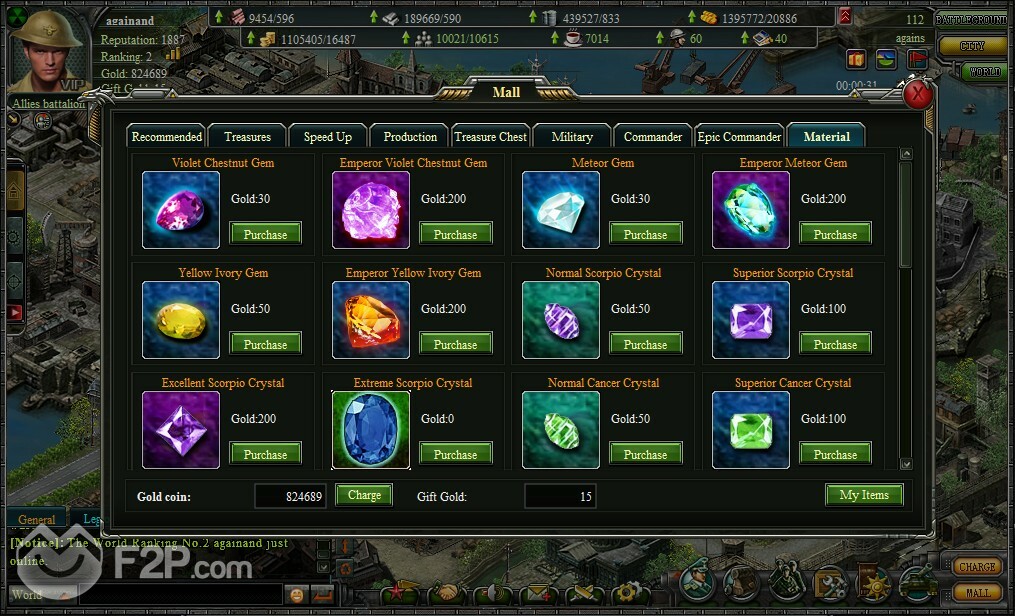Open the Treasure Chest tab

point(490,137)
